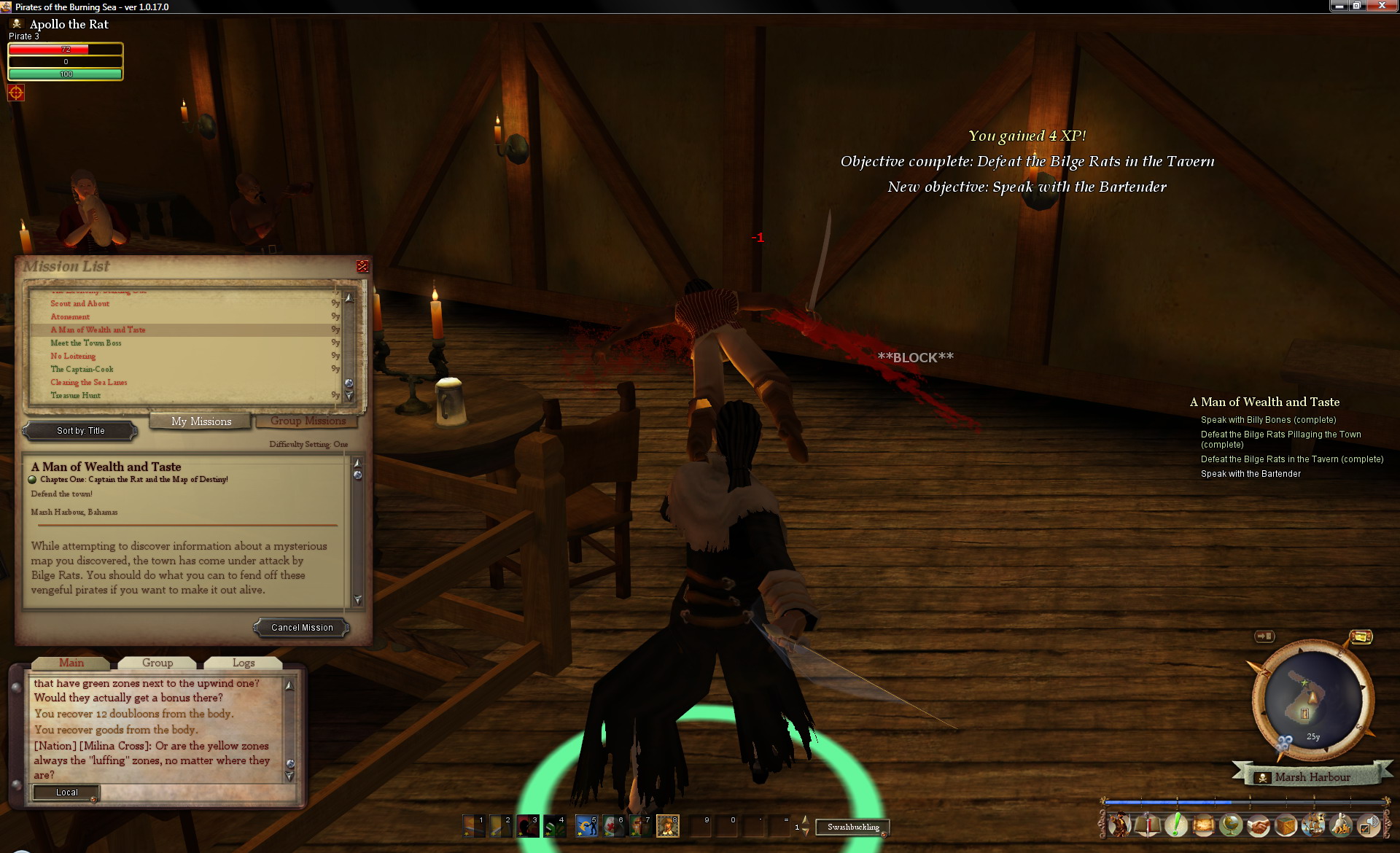
Task: Open the wooden crate inventory icon
Action: pyautogui.click(x=1286, y=825)
